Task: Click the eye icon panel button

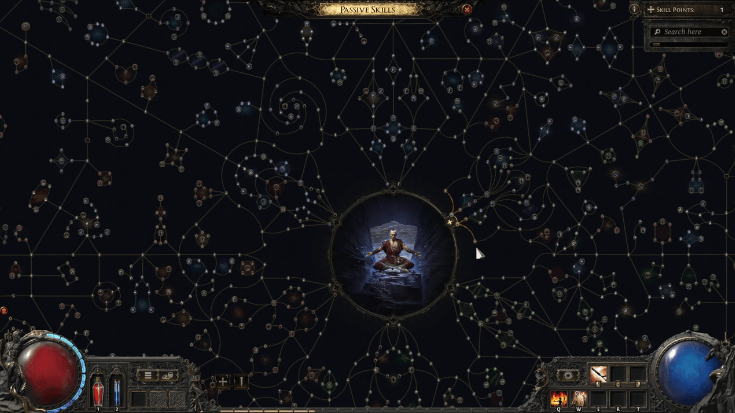Action: [x=567, y=374]
